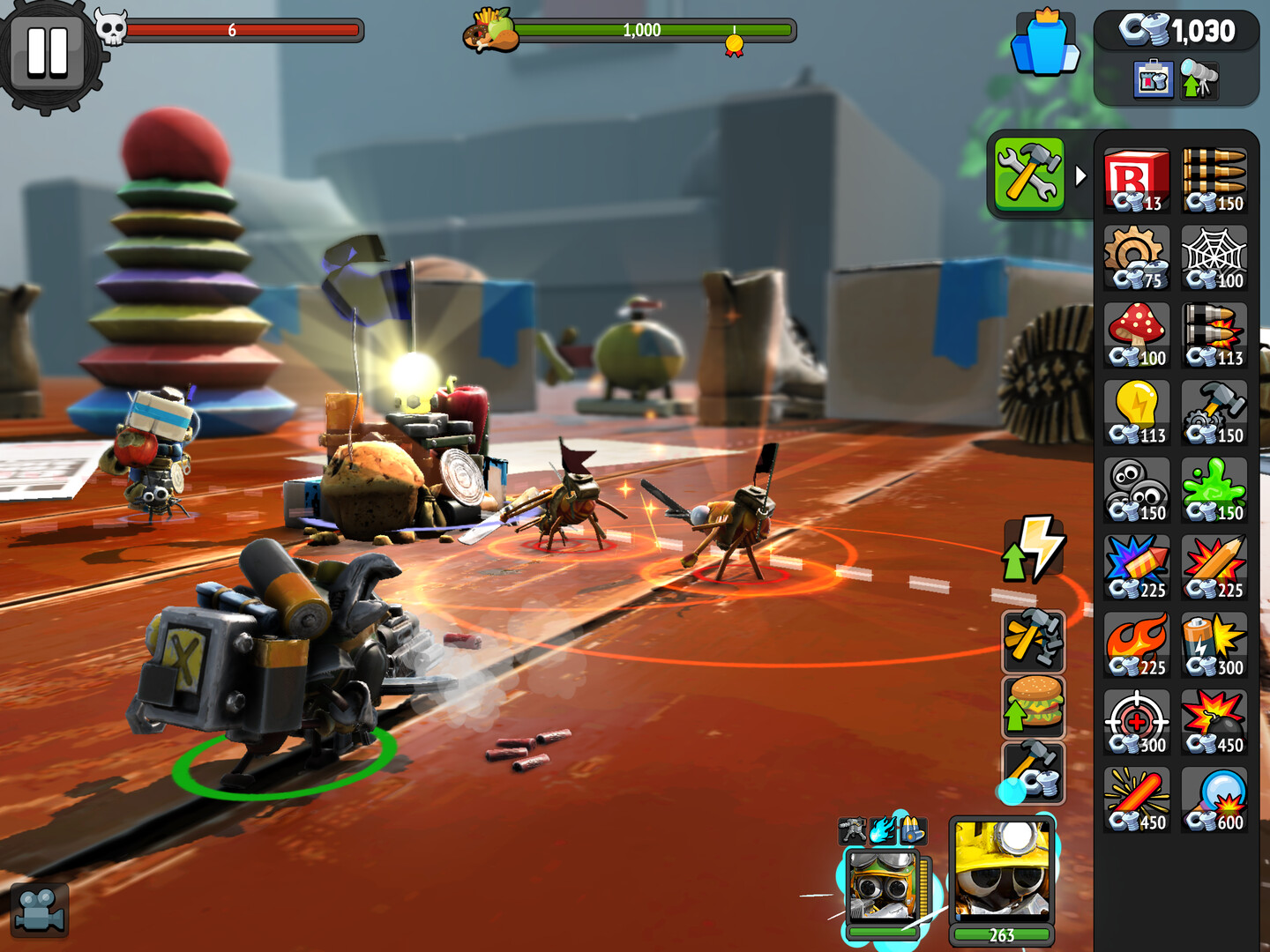Screen dimensions: 1270x952
Task: Select the missile turret costing 113
Action: pos(1214,334)
